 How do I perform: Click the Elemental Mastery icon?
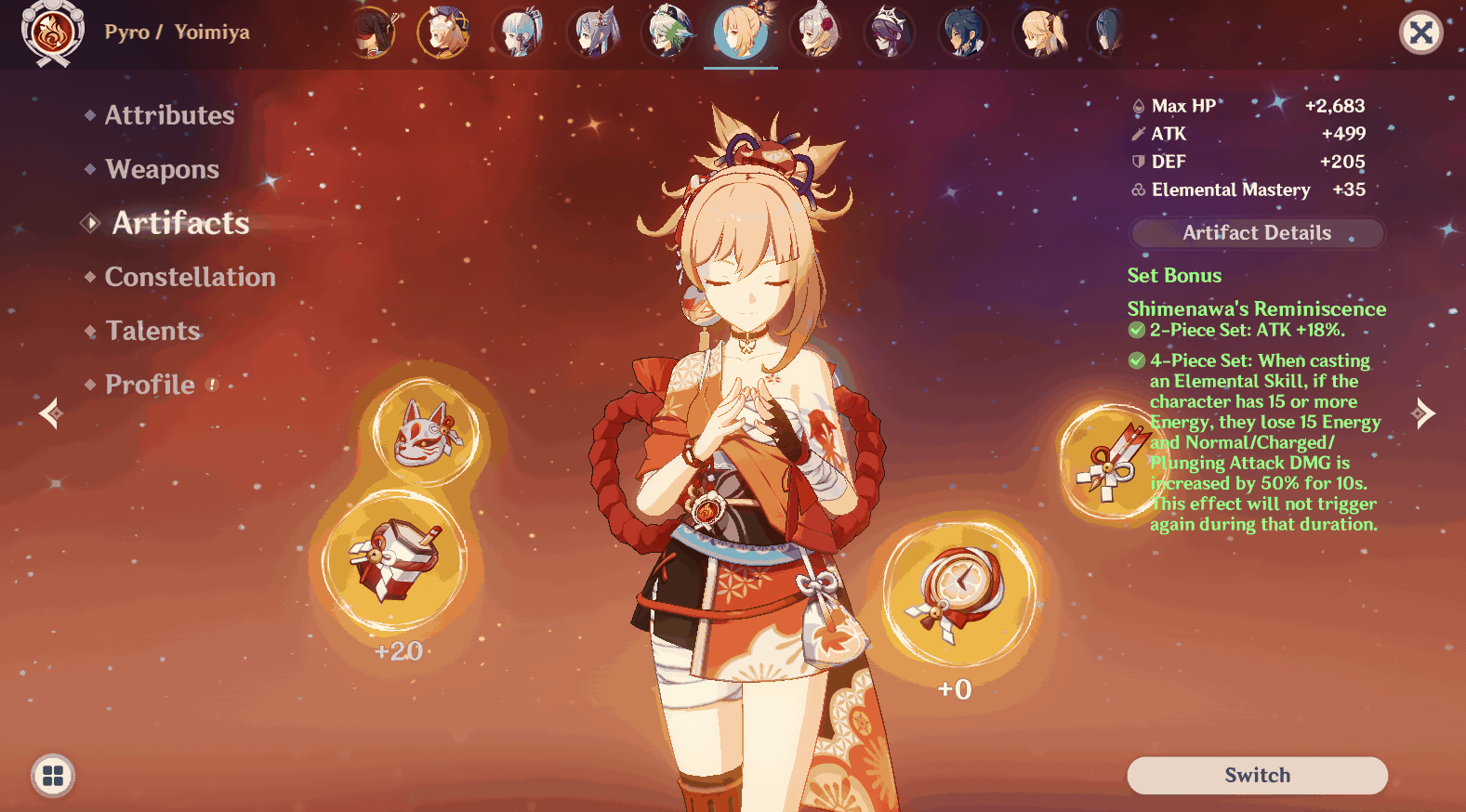pos(1137,190)
